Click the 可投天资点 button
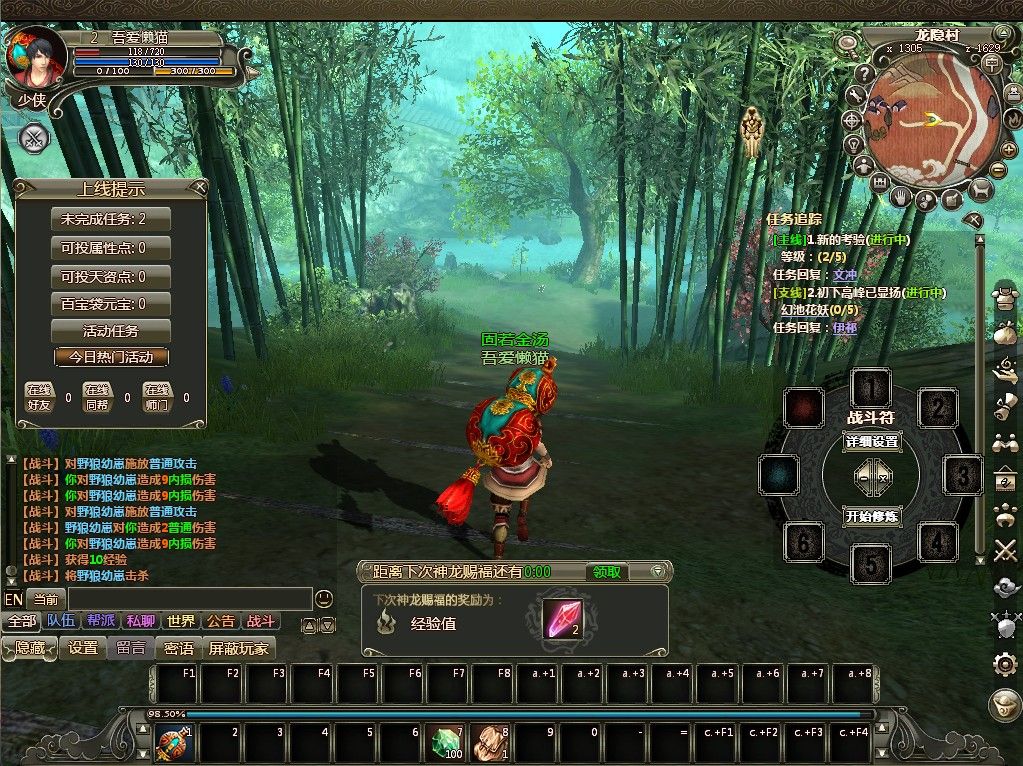This screenshot has width=1023, height=766. (111, 276)
